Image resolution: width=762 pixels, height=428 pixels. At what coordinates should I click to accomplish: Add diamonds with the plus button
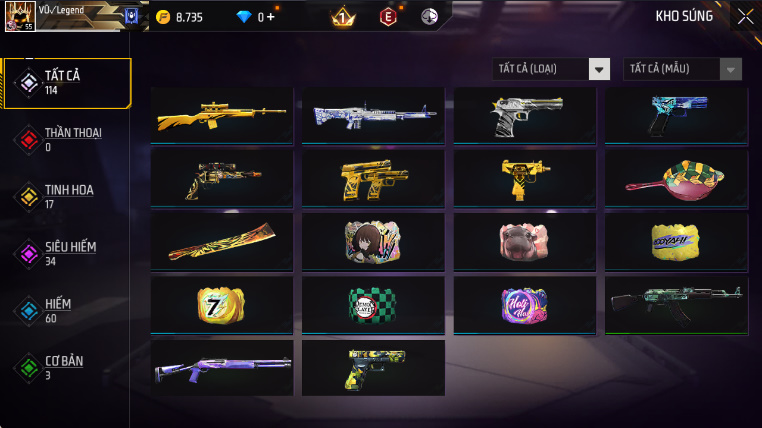pos(270,17)
